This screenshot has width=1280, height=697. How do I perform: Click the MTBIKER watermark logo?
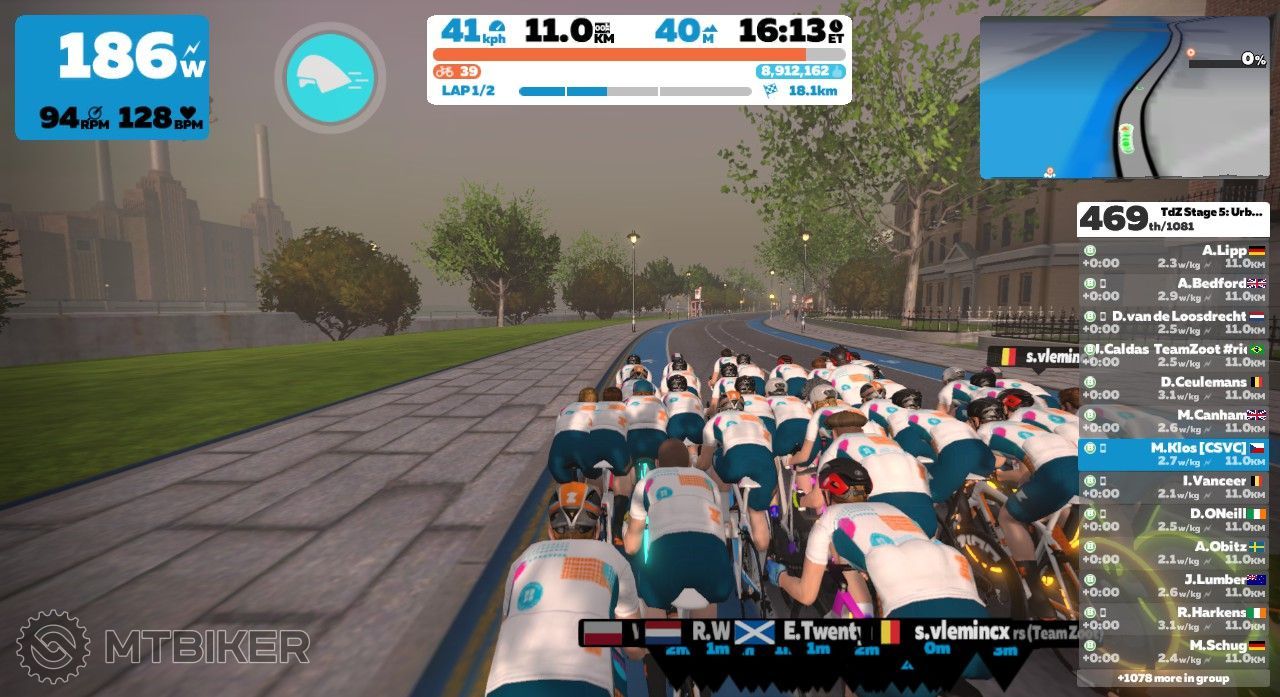pyautogui.click(x=163, y=646)
